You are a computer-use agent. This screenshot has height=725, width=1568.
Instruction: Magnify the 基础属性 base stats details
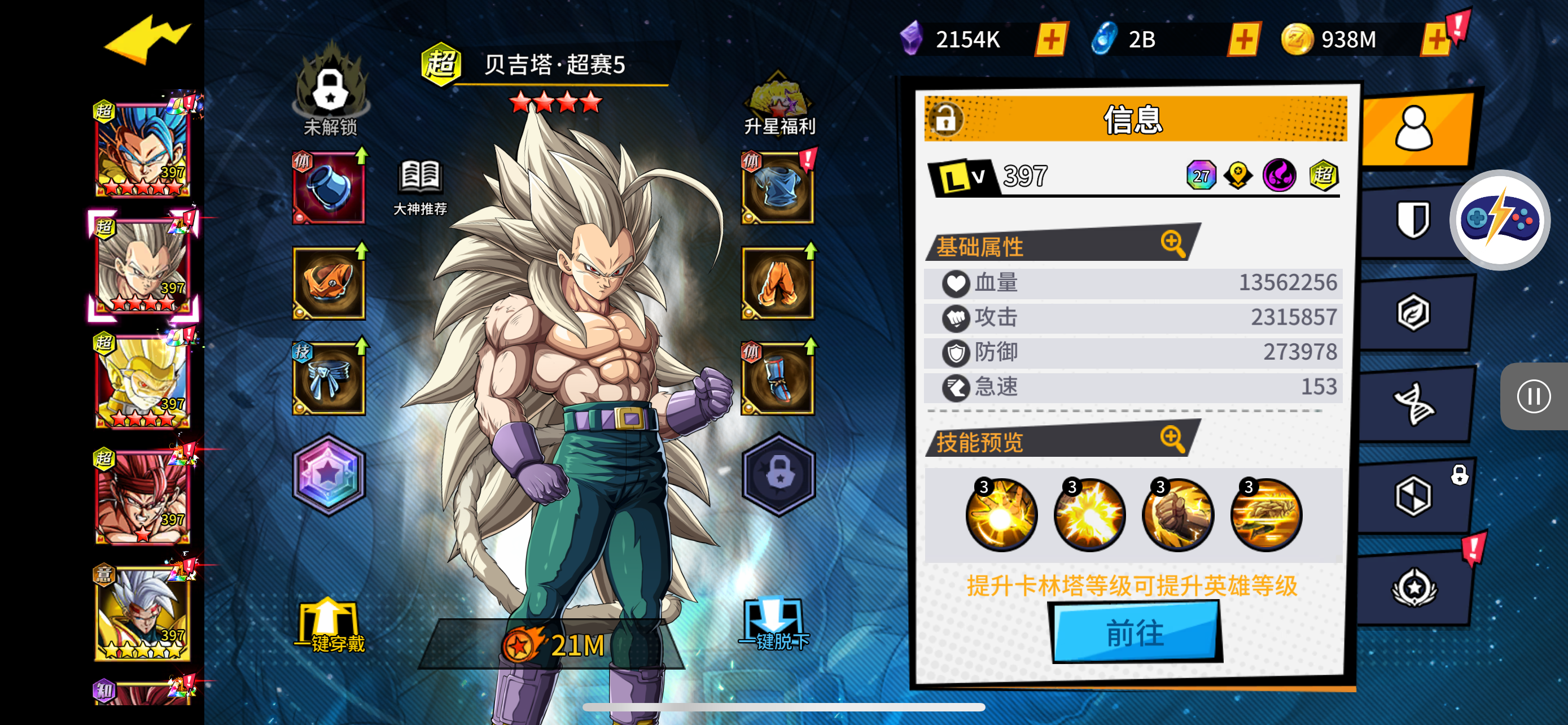(x=1172, y=244)
